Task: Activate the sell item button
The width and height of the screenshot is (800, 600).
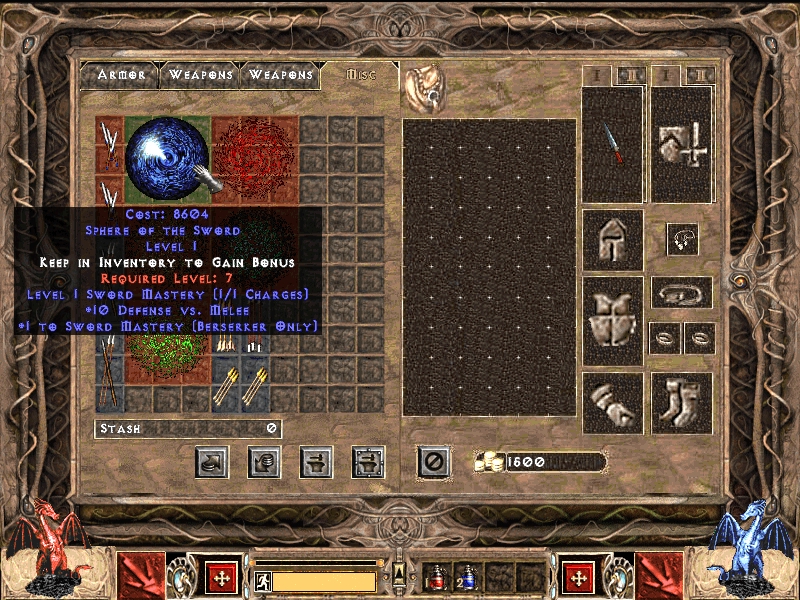Action: coord(264,461)
